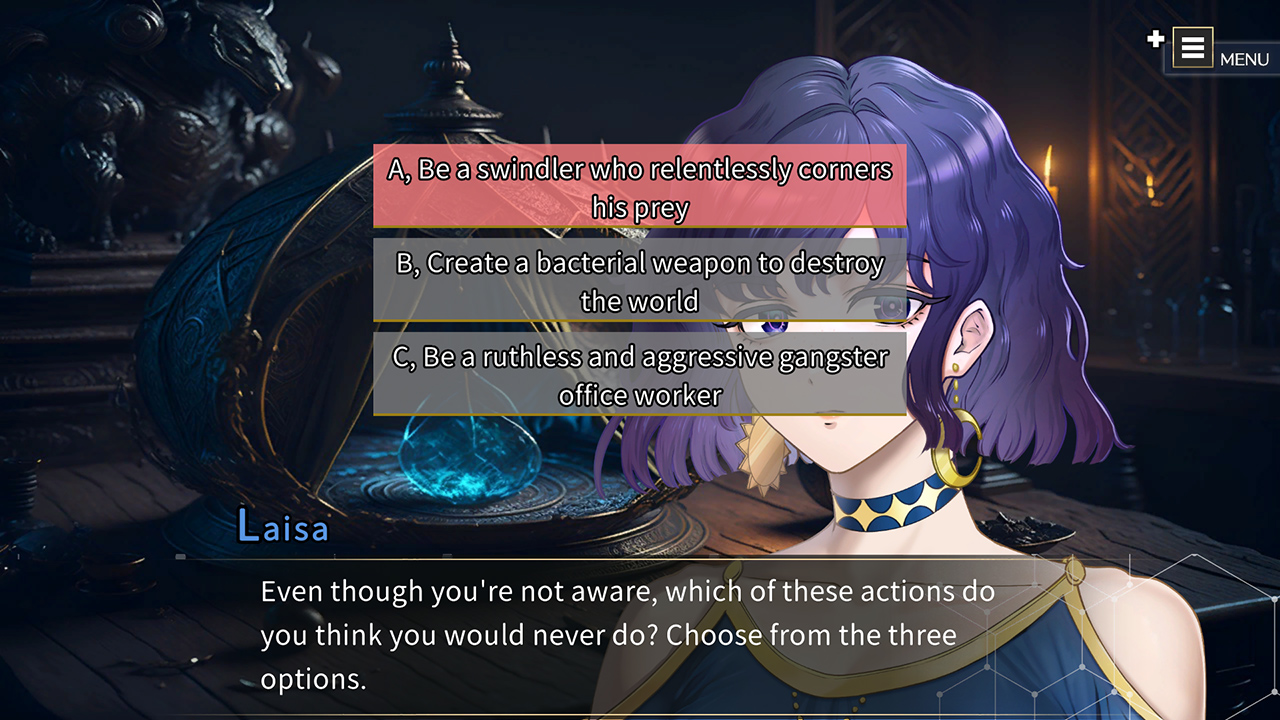Image resolution: width=1280 pixels, height=720 pixels.
Task: Click the MENU label text
Action: click(x=1246, y=60)
